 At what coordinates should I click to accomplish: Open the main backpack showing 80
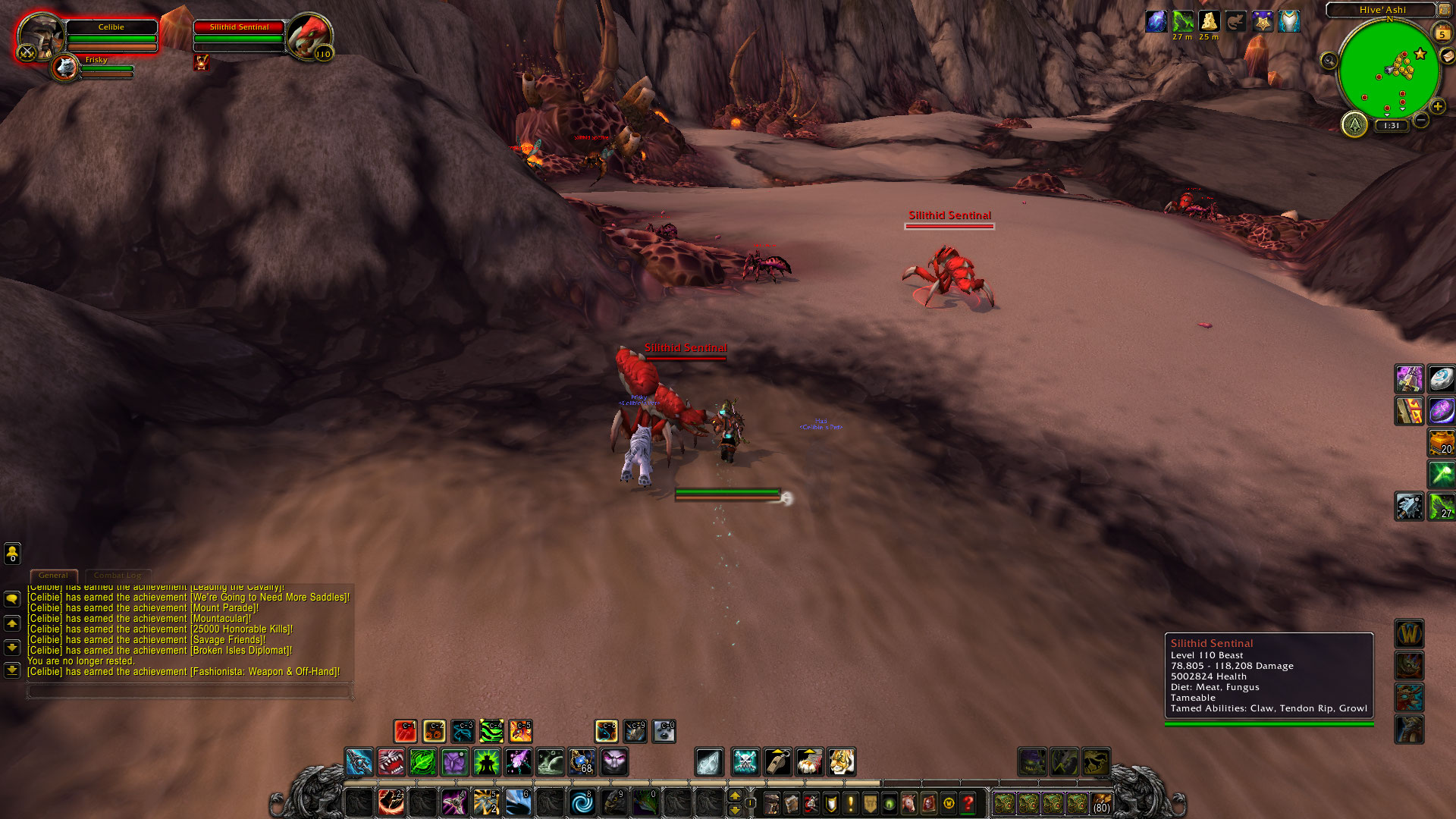pyautogui.click(x=1101, y=803)
